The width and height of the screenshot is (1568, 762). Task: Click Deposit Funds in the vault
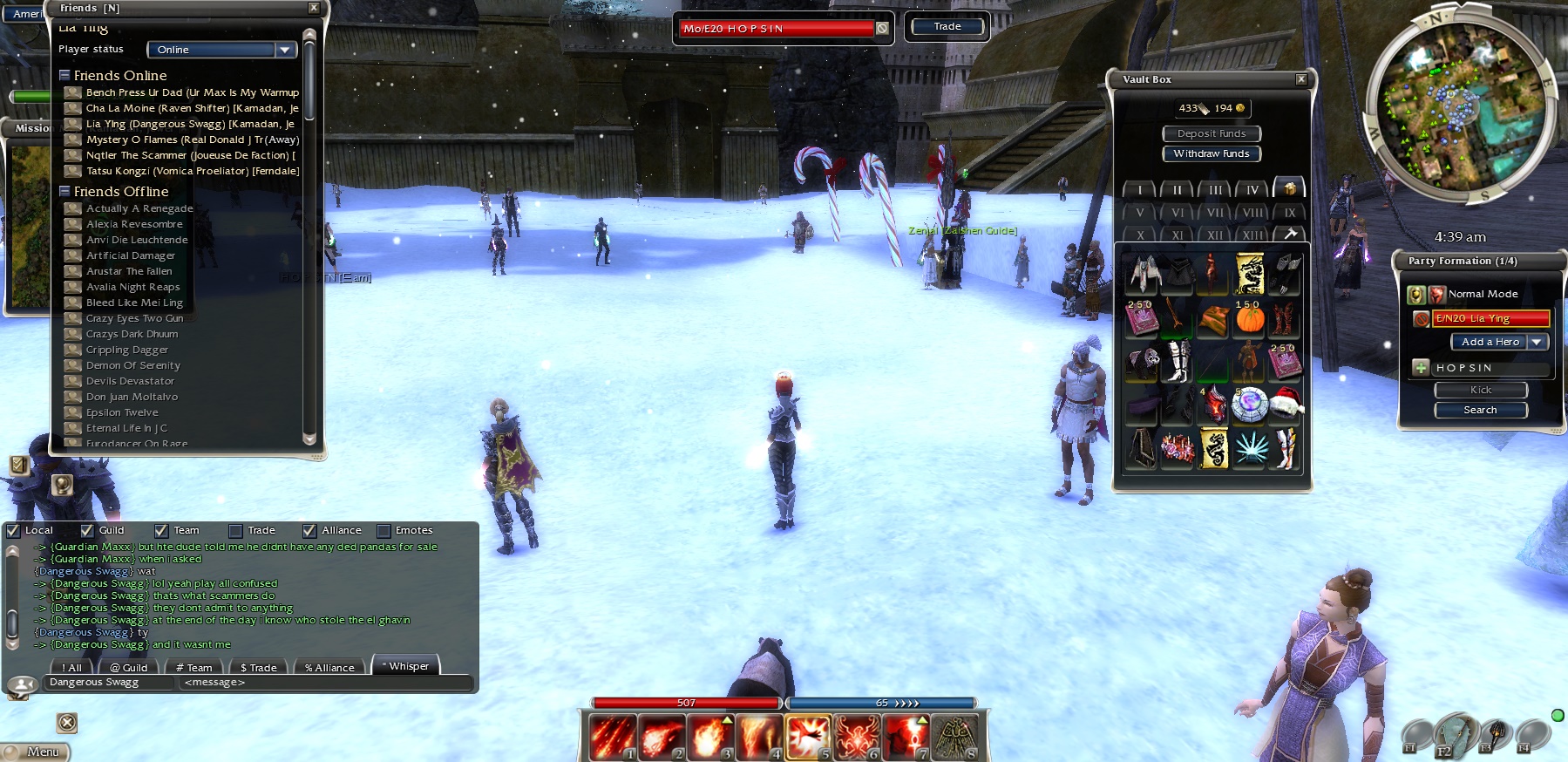(x=1212, y=133)
